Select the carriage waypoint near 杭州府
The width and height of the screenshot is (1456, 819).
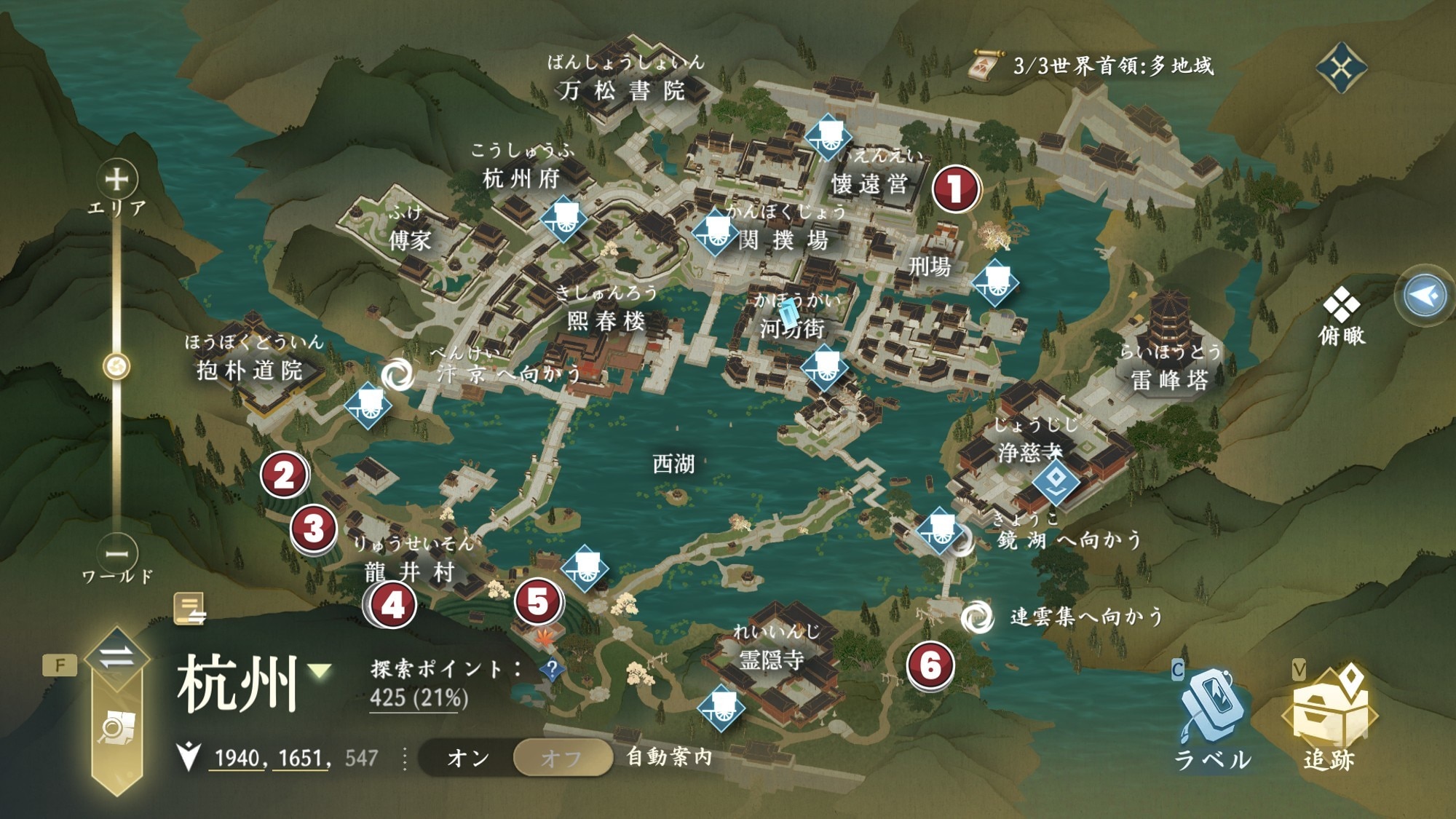pyautogui.click(x=563, y=218)
